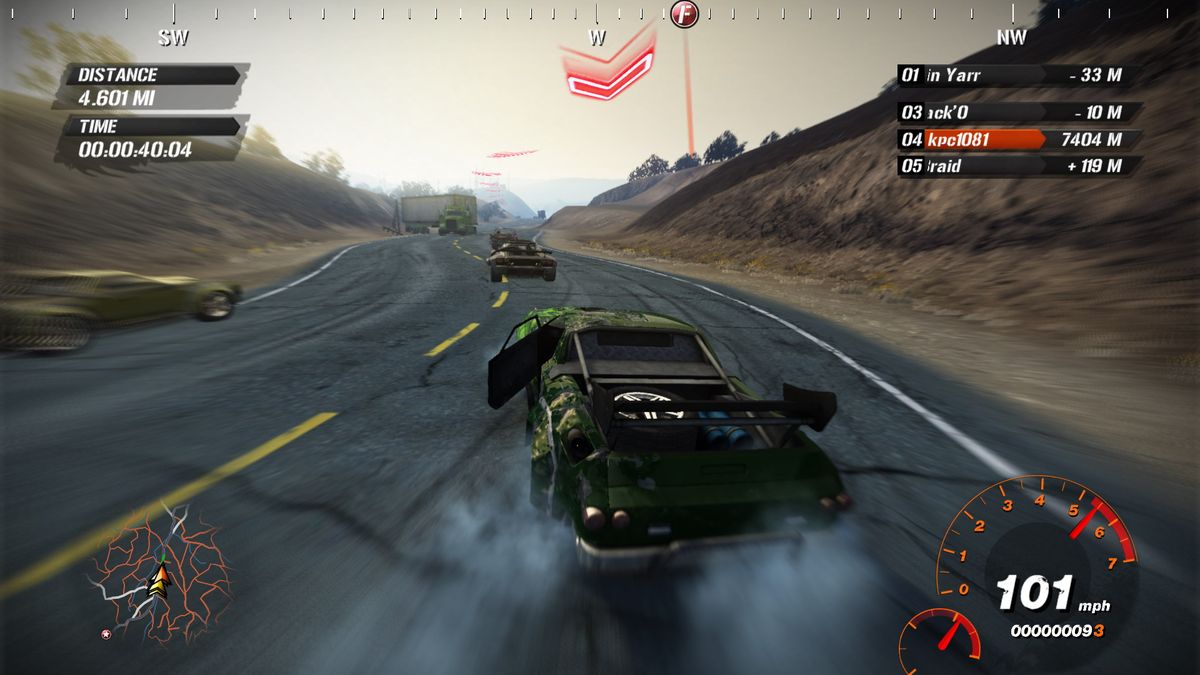The image size is (1200, 675).
Task: Pick the fifth-place leaderboard row
Action: (1018, 166)
